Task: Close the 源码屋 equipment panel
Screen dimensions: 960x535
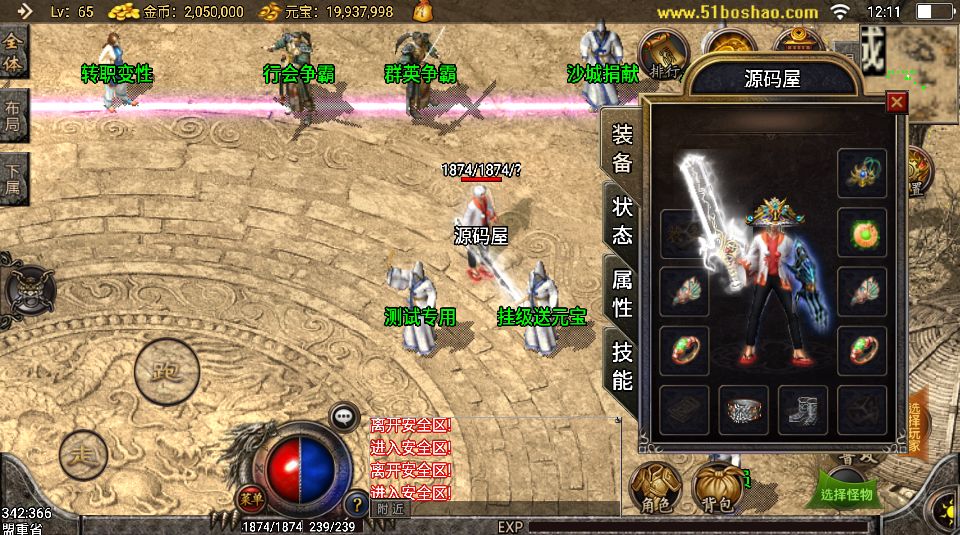Action: tap(897, 102)
